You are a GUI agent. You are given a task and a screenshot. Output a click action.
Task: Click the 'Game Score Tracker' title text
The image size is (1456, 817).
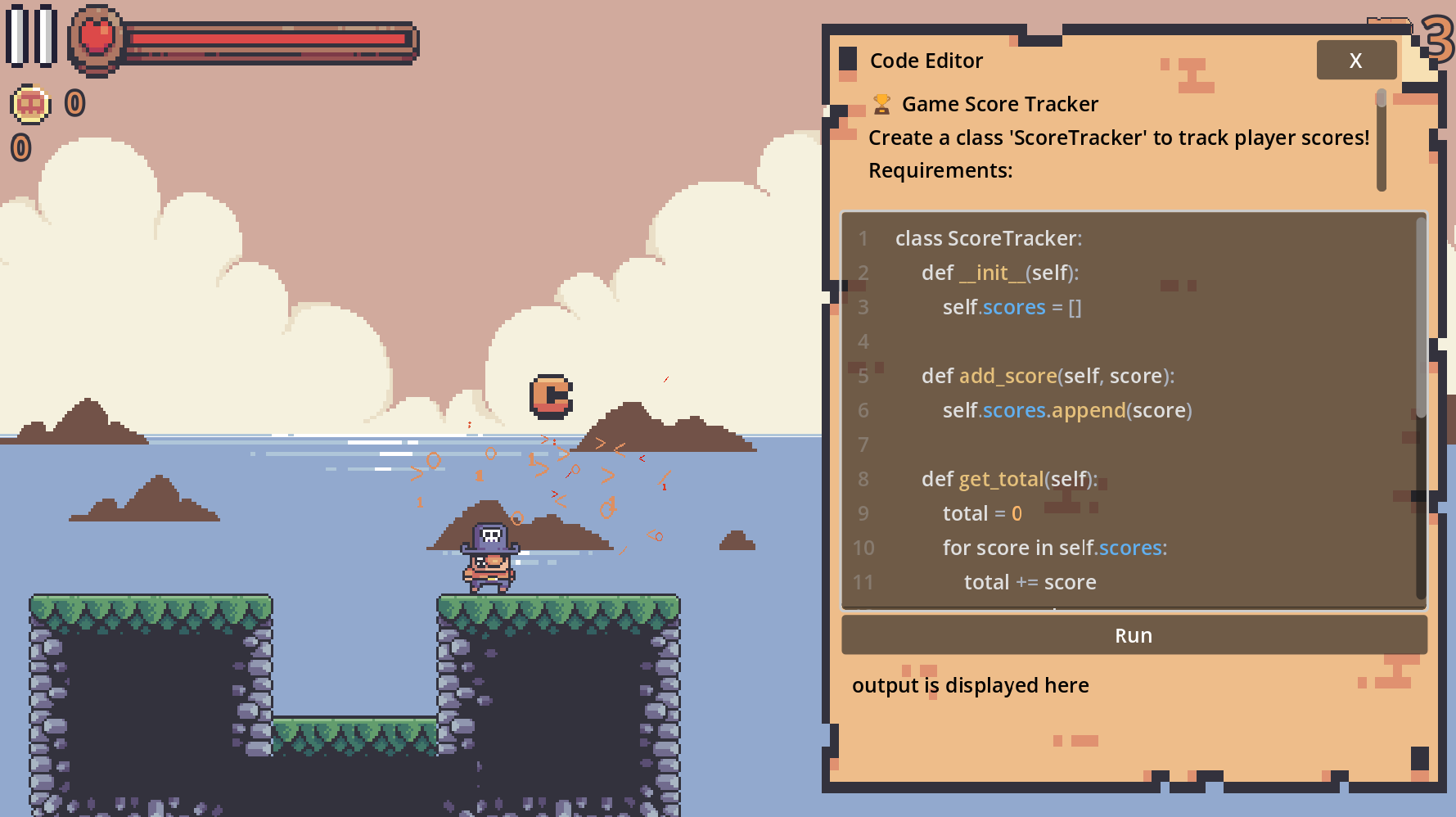pos(1000,103)
